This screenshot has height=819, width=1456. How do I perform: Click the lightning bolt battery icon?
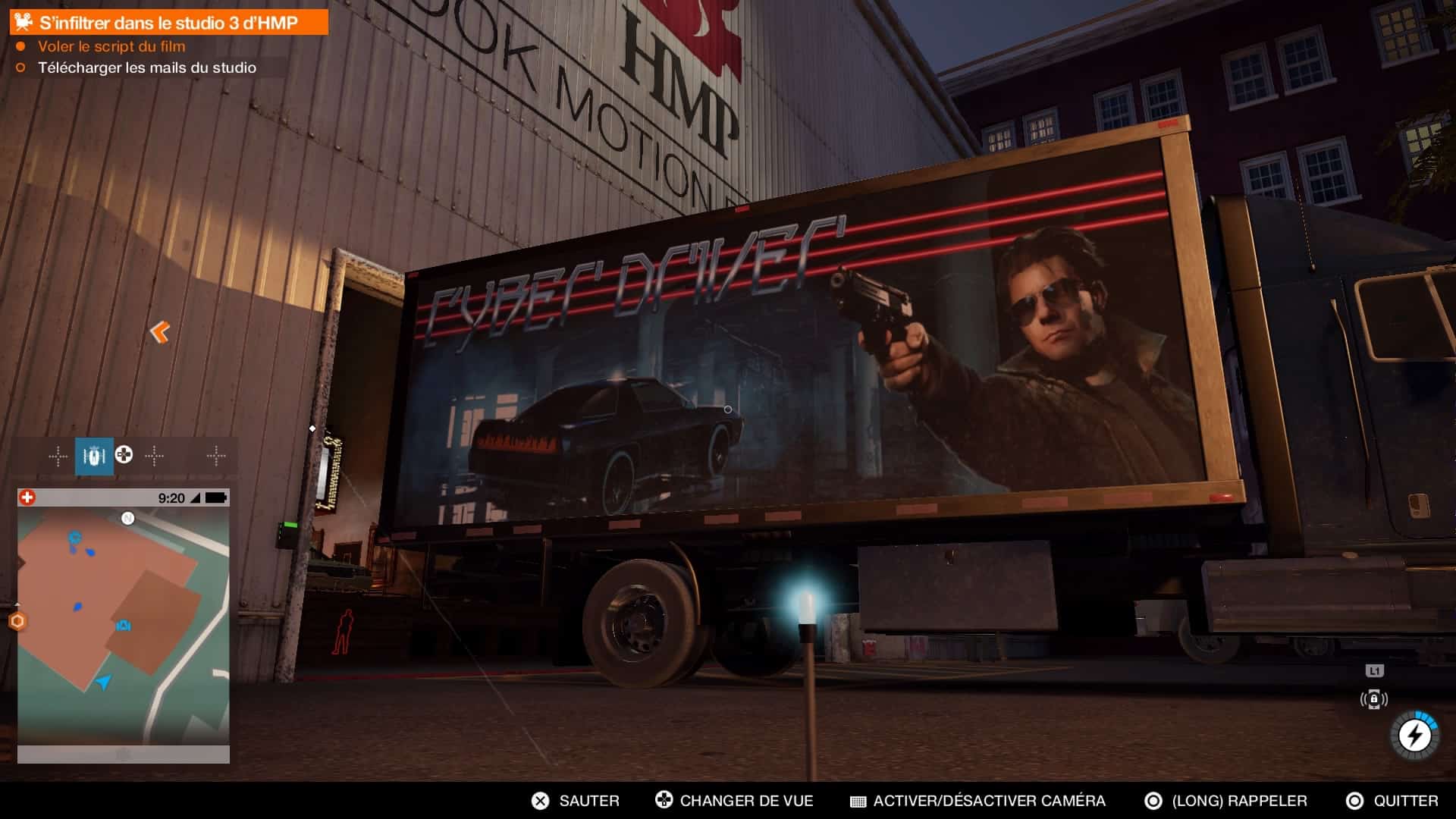coord(1414,735)
